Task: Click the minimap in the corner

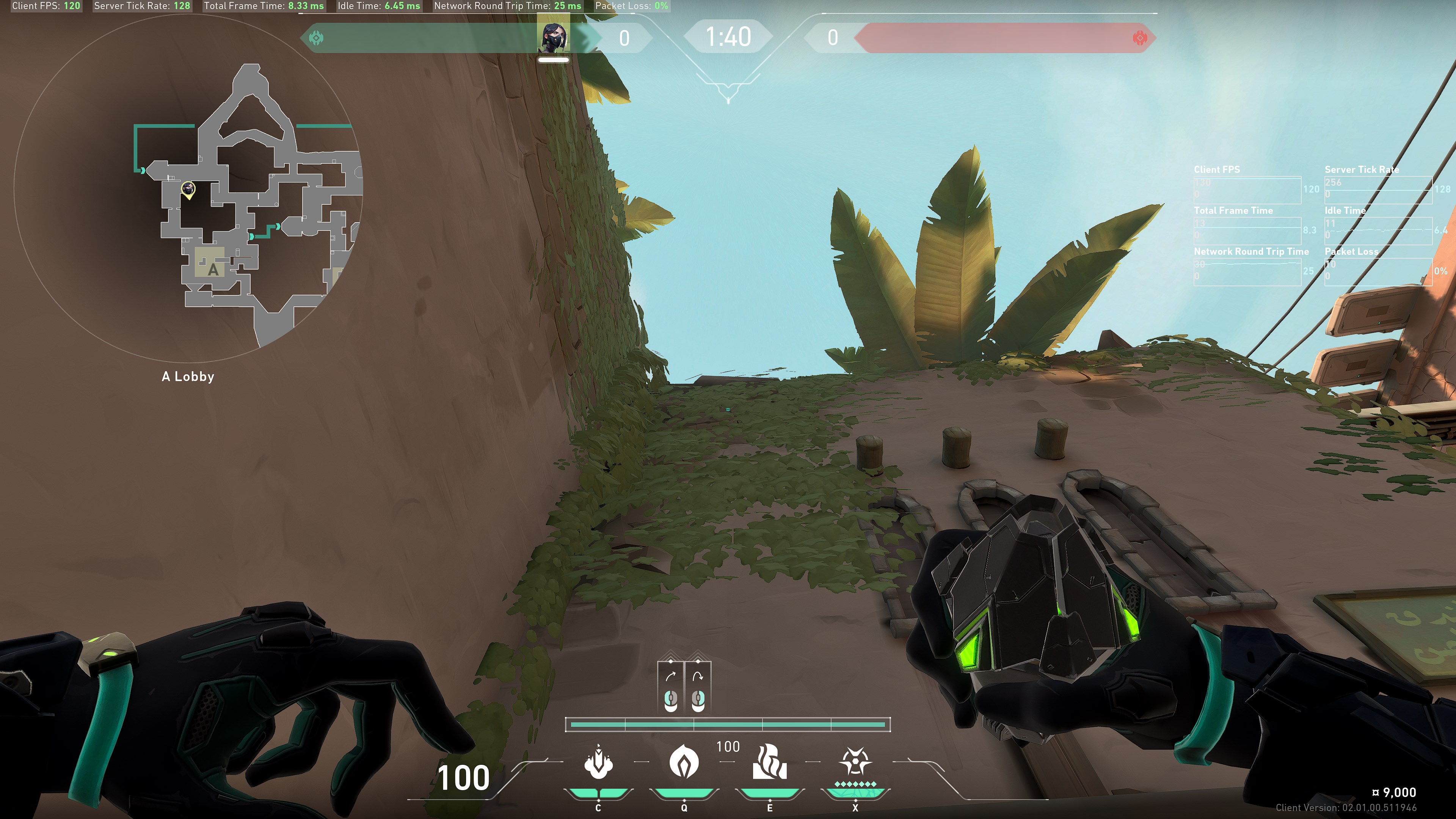Action: click(x=188, y=188)
